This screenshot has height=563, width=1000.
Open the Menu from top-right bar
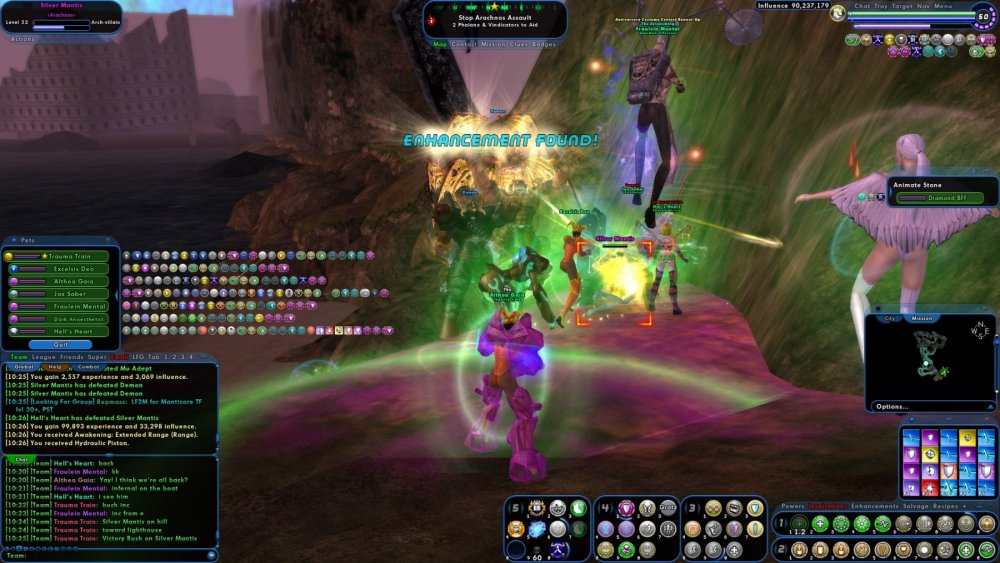coord(944,5)
